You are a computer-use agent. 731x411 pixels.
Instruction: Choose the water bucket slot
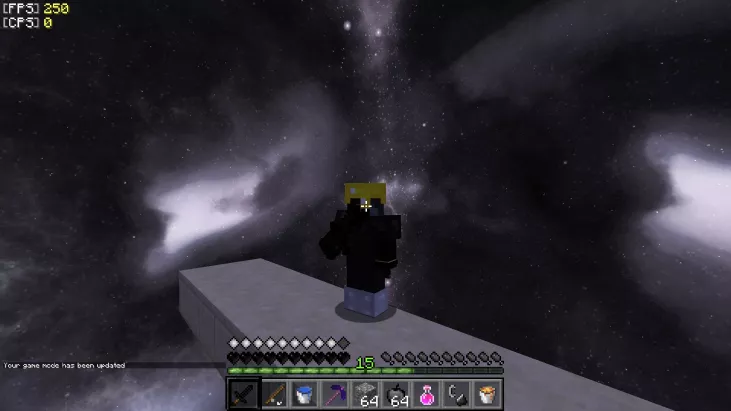pos(305,394)
